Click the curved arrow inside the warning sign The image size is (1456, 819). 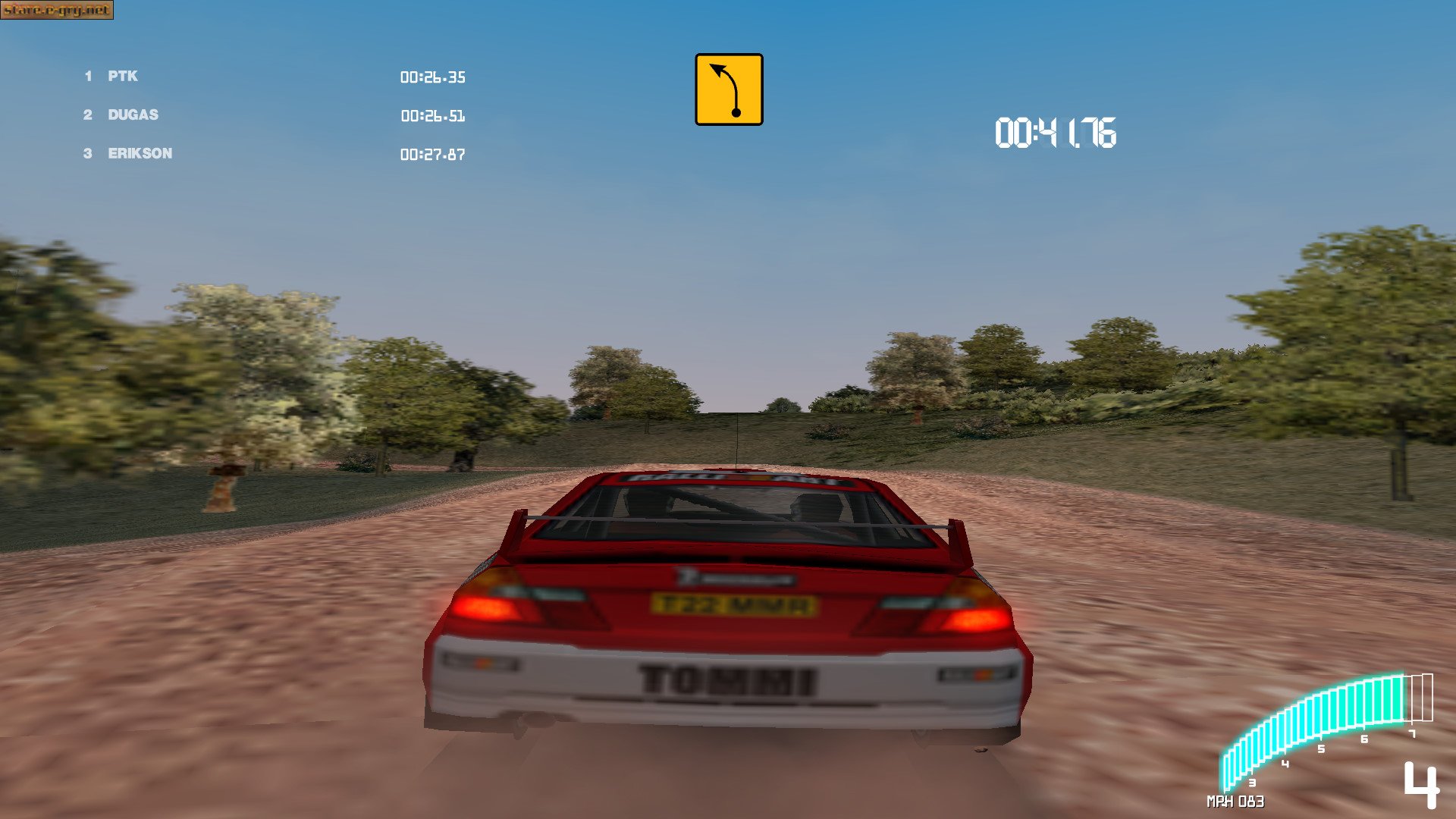(x=726, y=89)
